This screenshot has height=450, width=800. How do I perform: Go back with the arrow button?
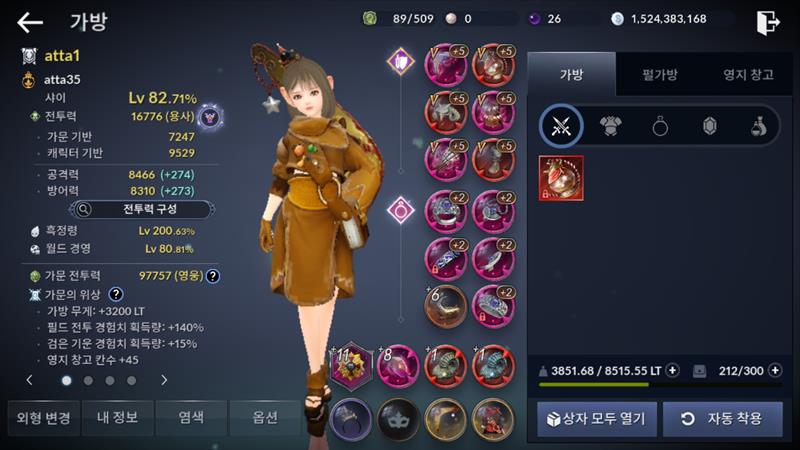(x=30, y=22)
